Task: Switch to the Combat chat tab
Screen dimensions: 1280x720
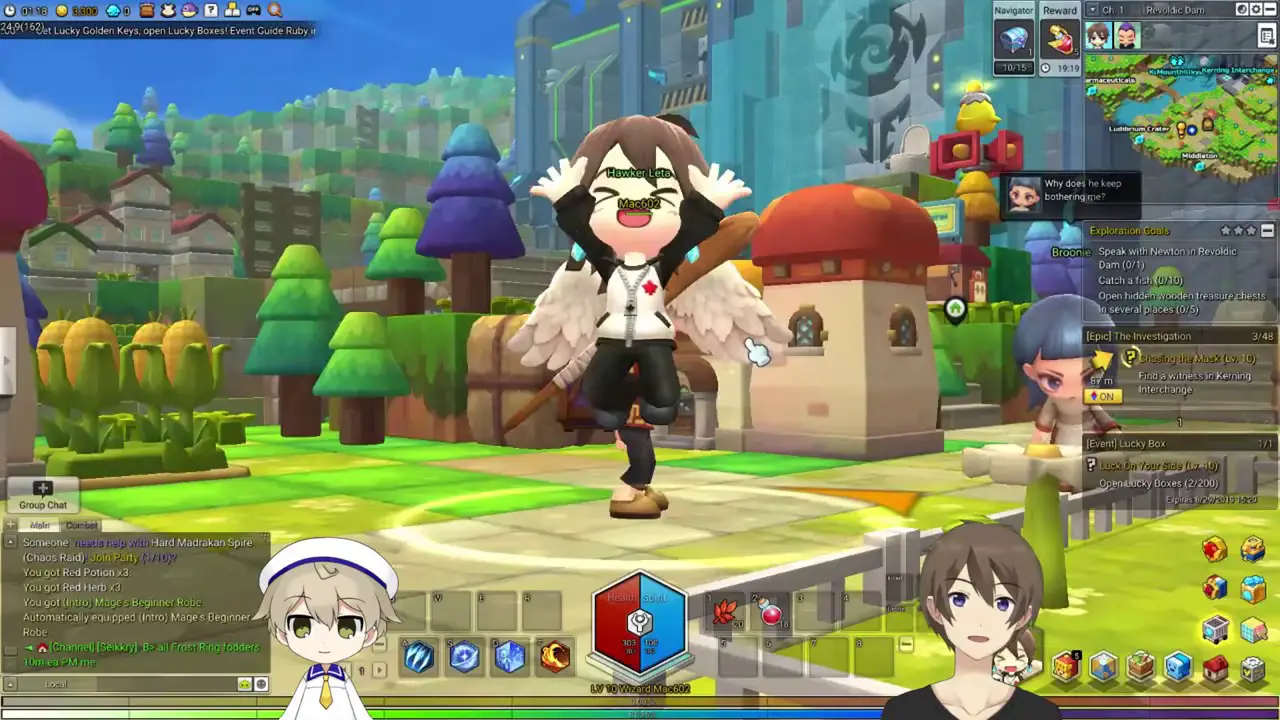Action: click(x=82, y=525)
